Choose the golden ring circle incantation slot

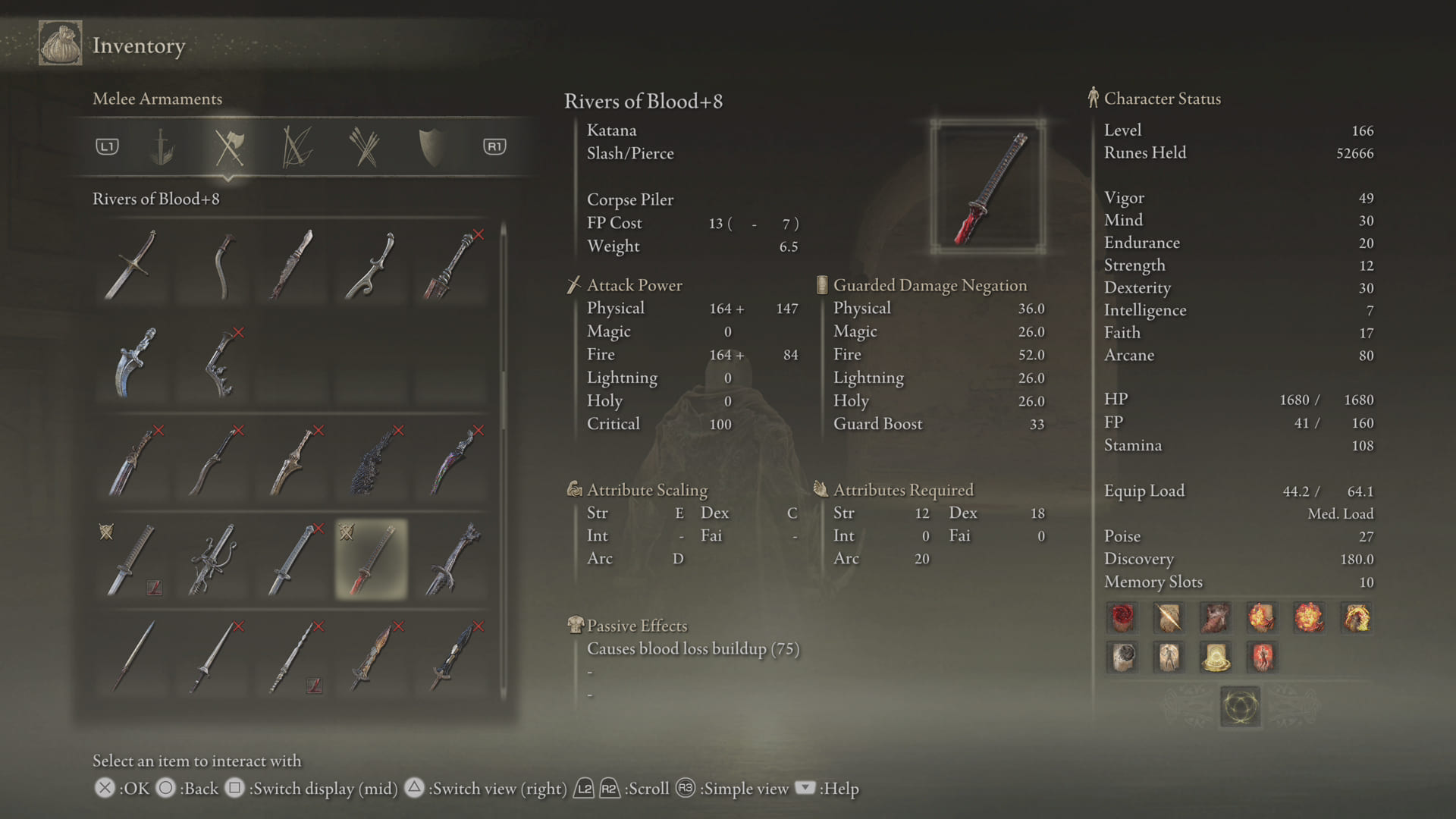(x=1216, y=657)
